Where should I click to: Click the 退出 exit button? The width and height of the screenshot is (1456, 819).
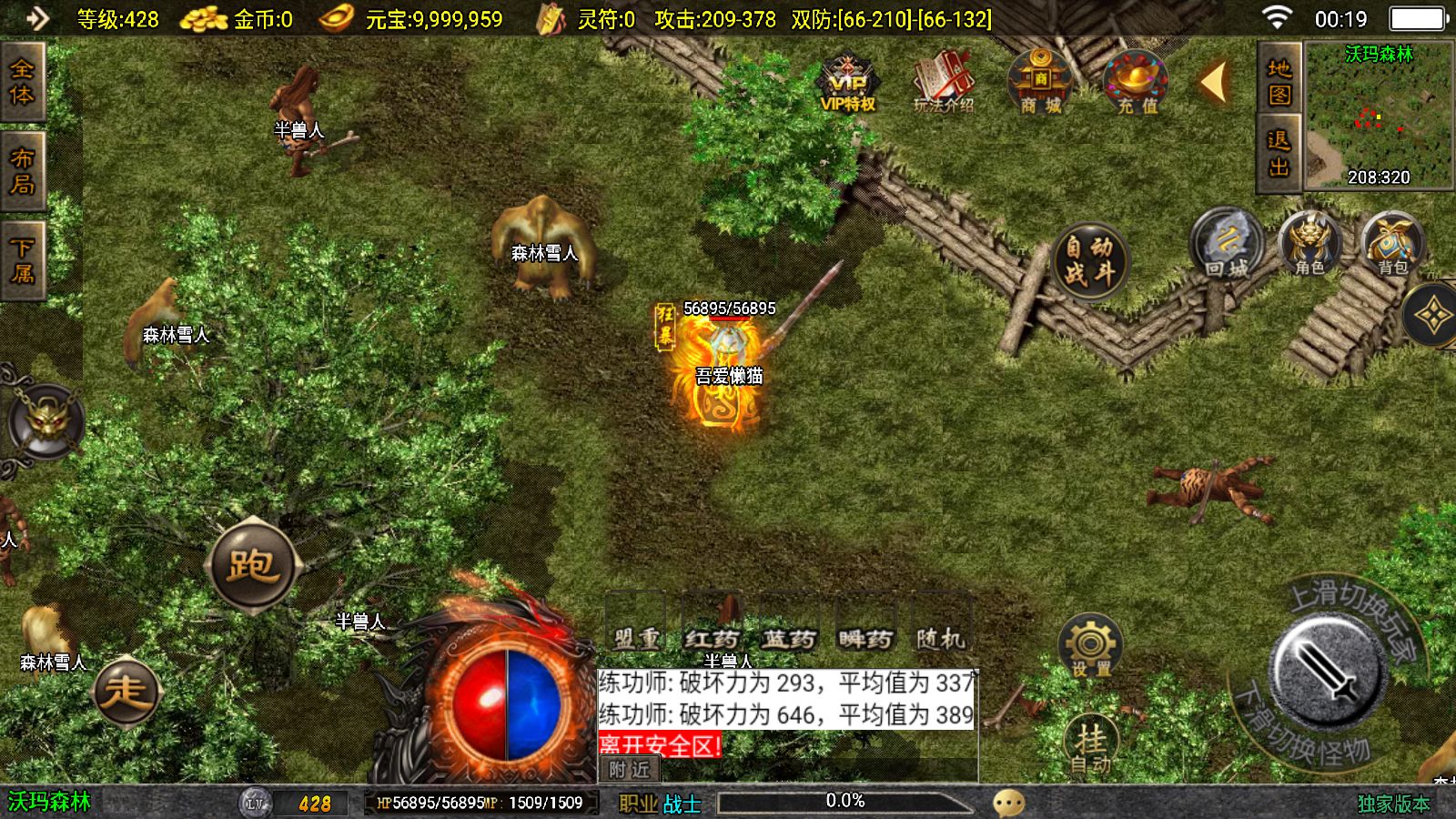pos(1279,153)
